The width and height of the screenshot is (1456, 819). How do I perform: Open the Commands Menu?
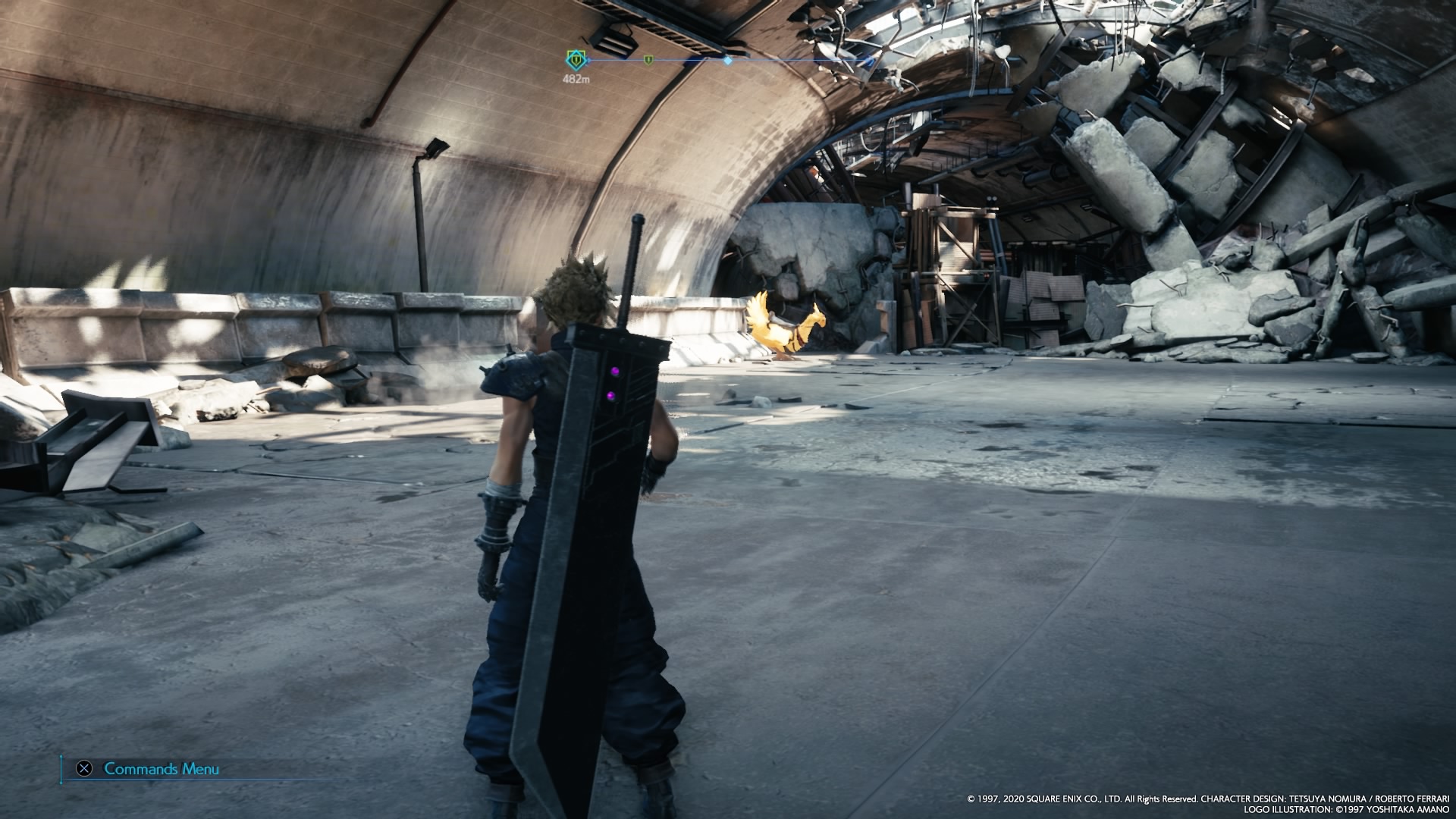tap(161, 769)
